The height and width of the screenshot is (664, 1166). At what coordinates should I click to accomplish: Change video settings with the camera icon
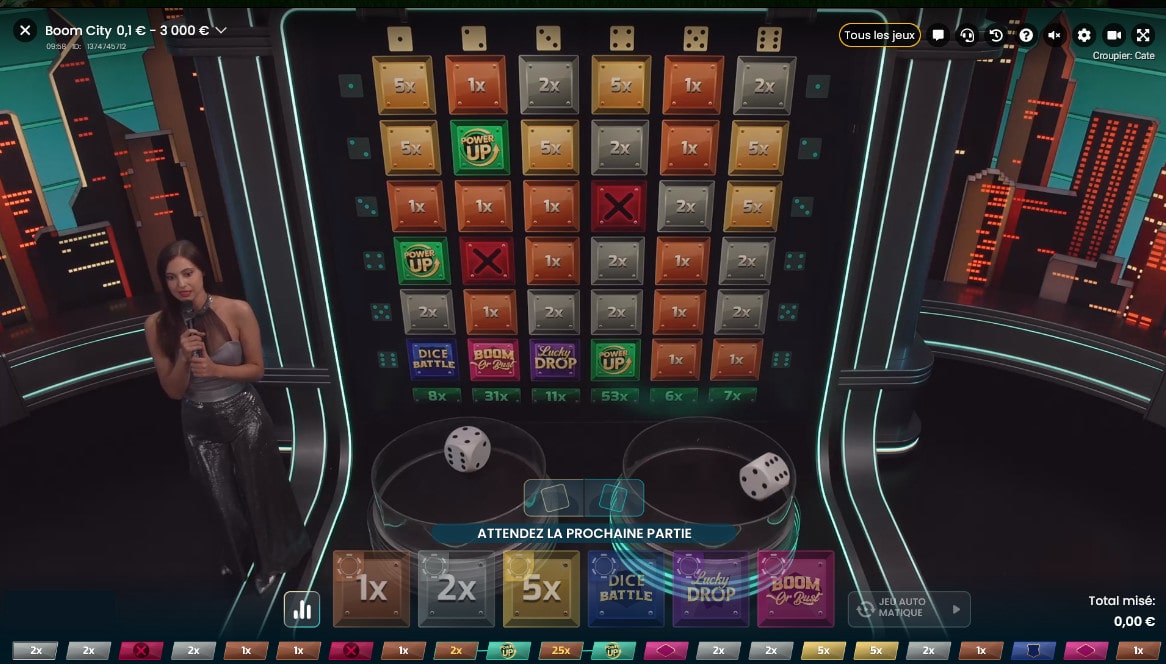1114,35
